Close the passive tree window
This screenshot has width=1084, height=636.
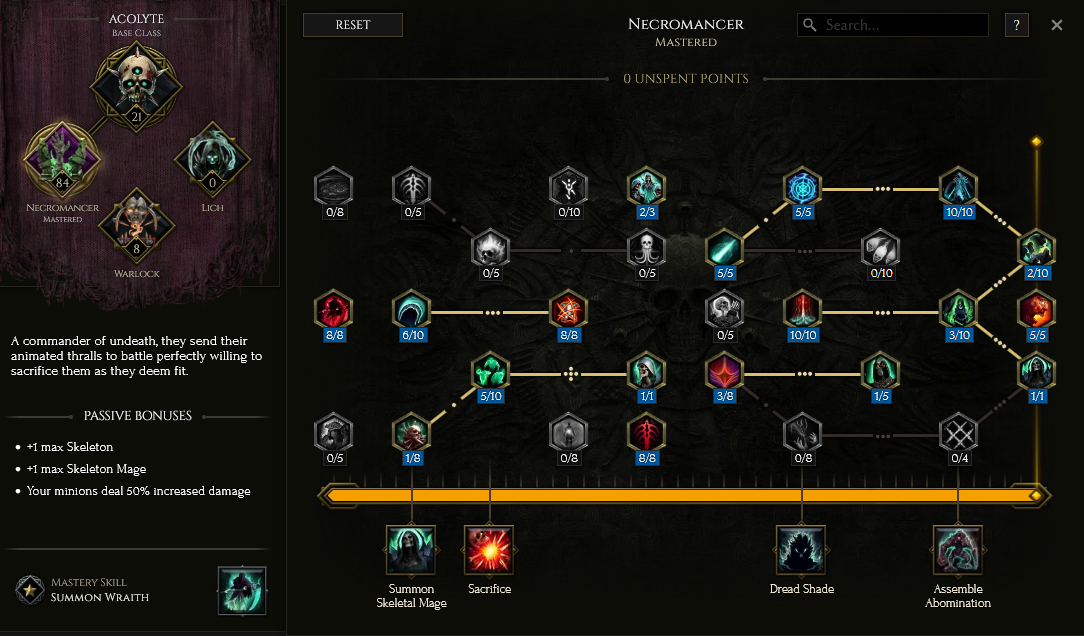[1057, 25]
